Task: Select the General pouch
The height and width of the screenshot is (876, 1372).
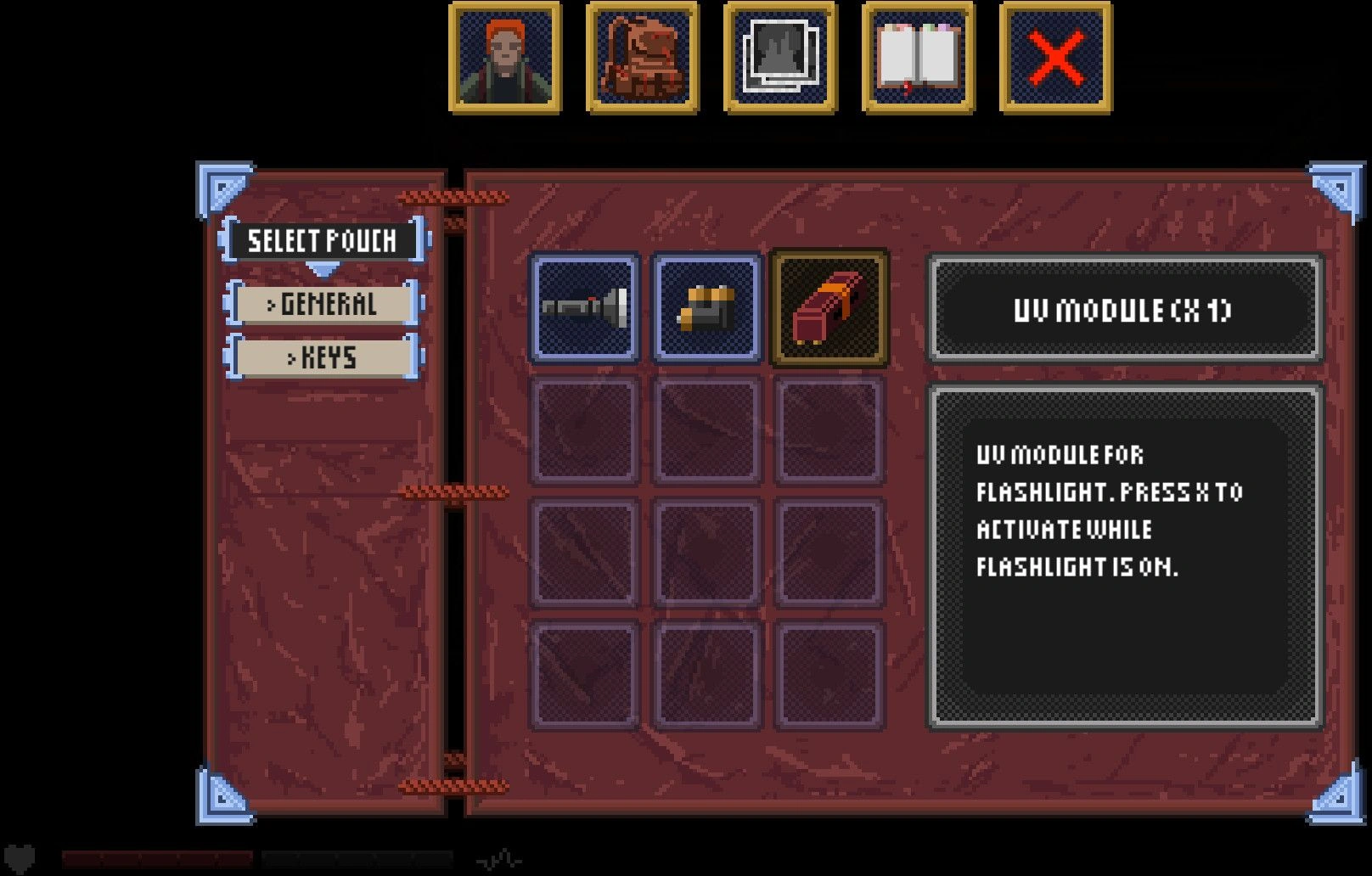Action: (x=323, y=304)
